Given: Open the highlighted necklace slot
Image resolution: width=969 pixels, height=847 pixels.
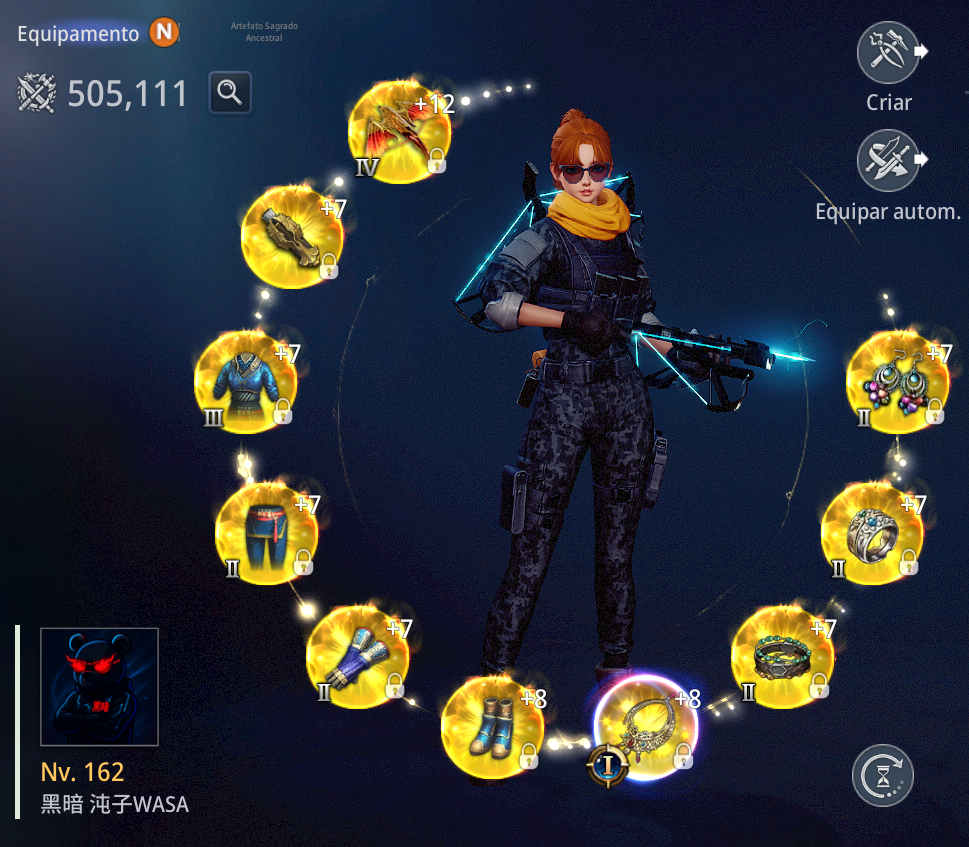Looking at the screenshot, I should click(645, 727).
